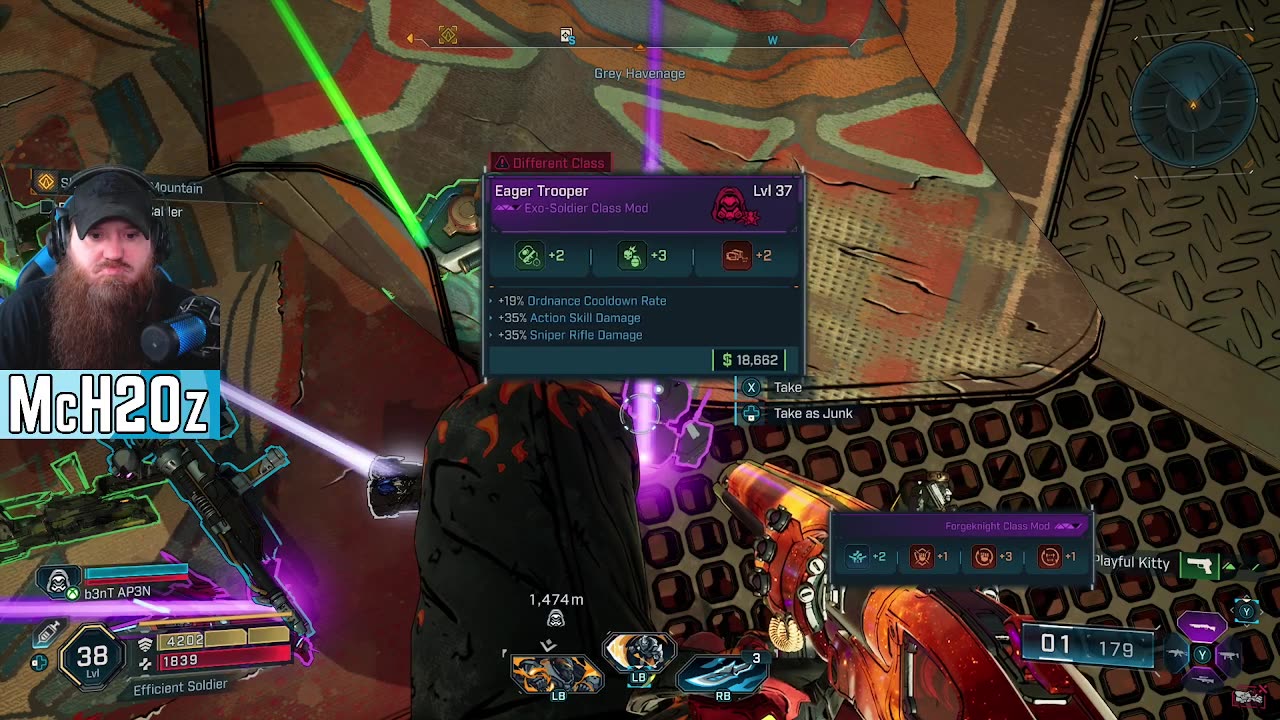Select the Eager Trooper class mod card title
The height and width of the screenshot is (720, 1280).
tap(541, 191)
